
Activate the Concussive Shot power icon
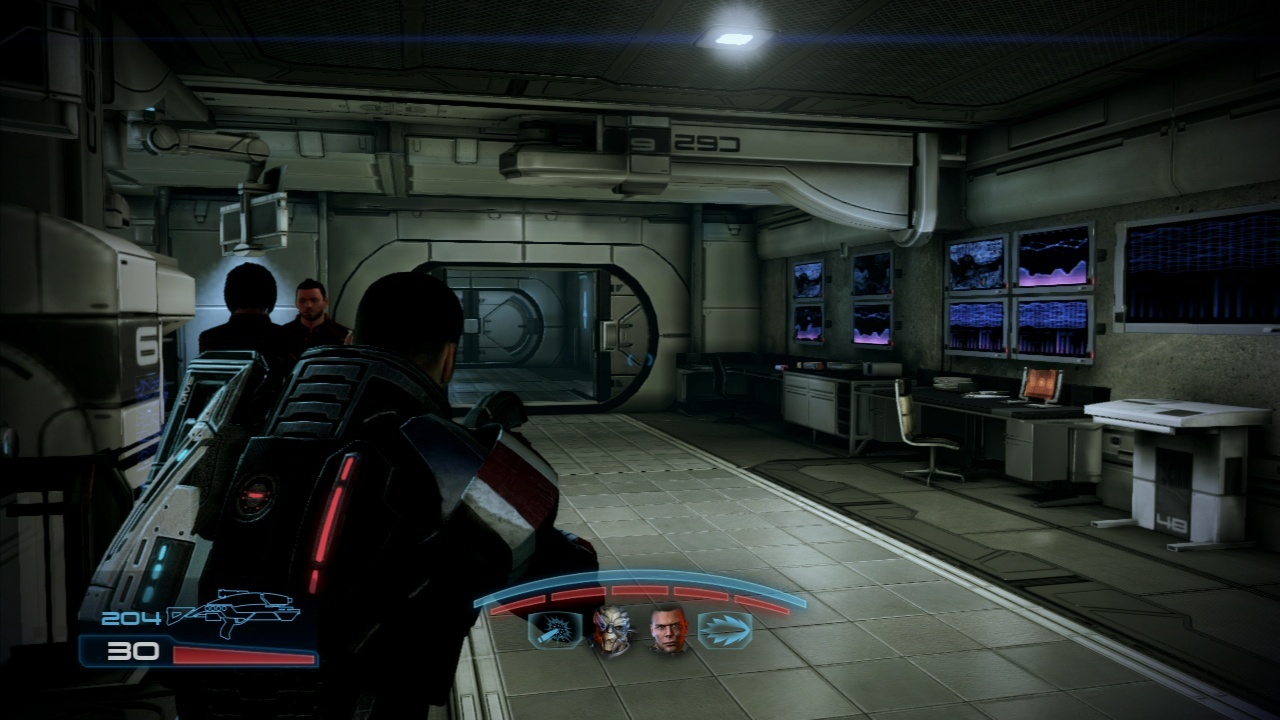[553, 631]
